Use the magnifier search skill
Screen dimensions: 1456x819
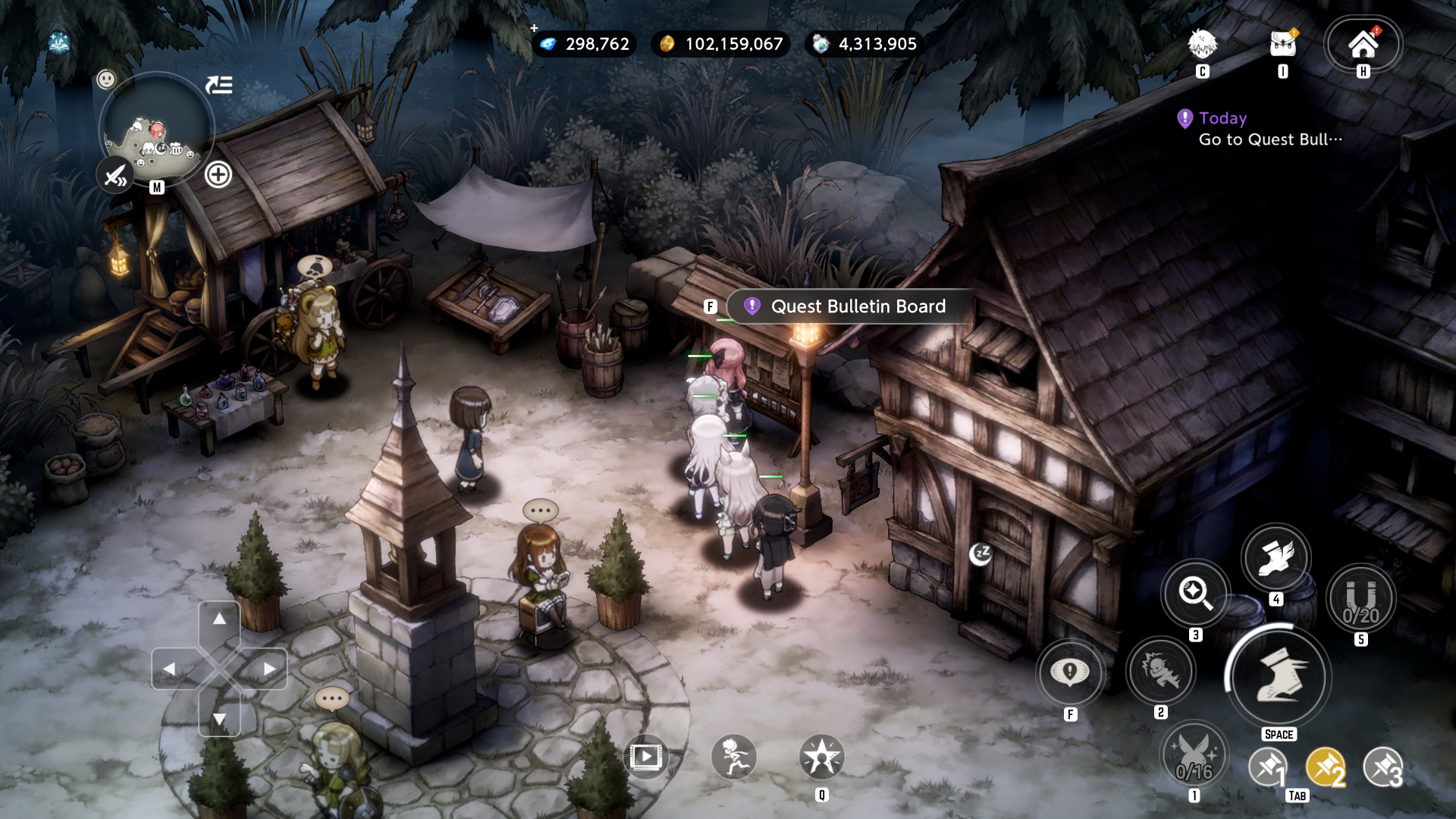coord(1195,592)
